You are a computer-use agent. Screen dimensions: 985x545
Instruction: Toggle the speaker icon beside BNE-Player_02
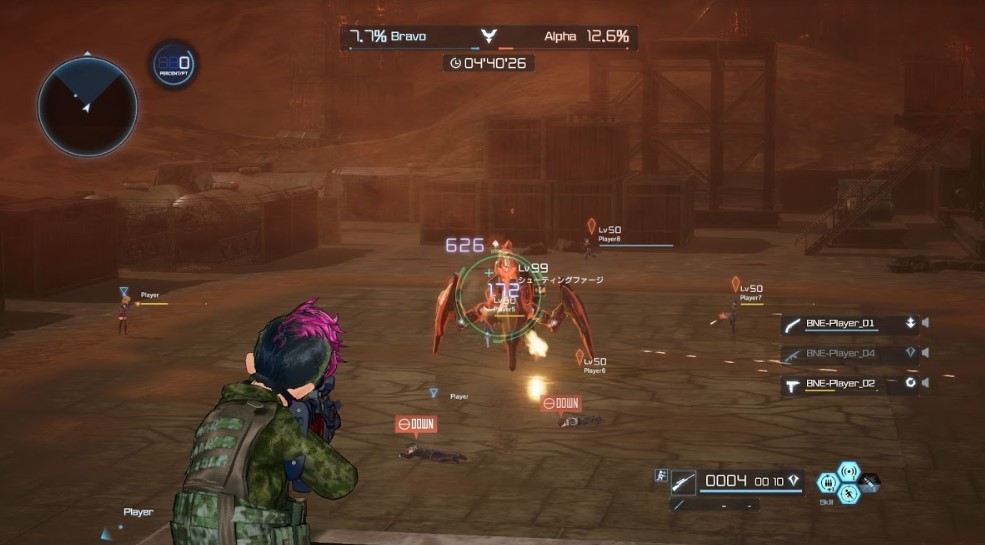(926, 383)
